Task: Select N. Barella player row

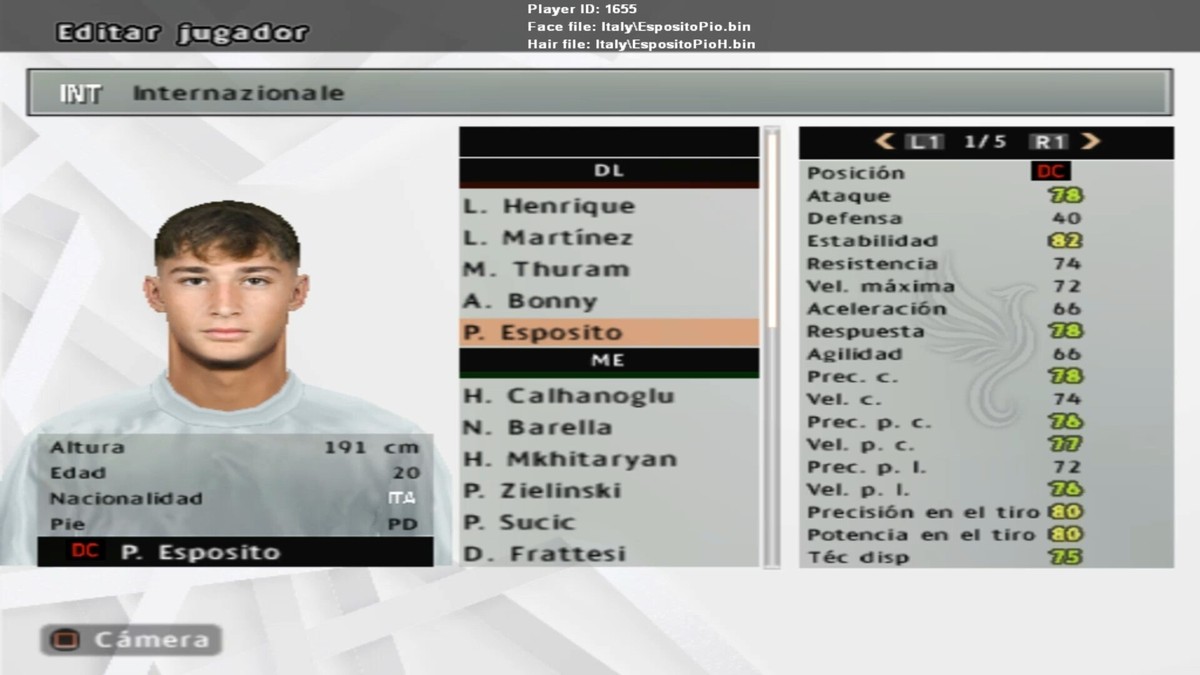Action: click(537, 427)
